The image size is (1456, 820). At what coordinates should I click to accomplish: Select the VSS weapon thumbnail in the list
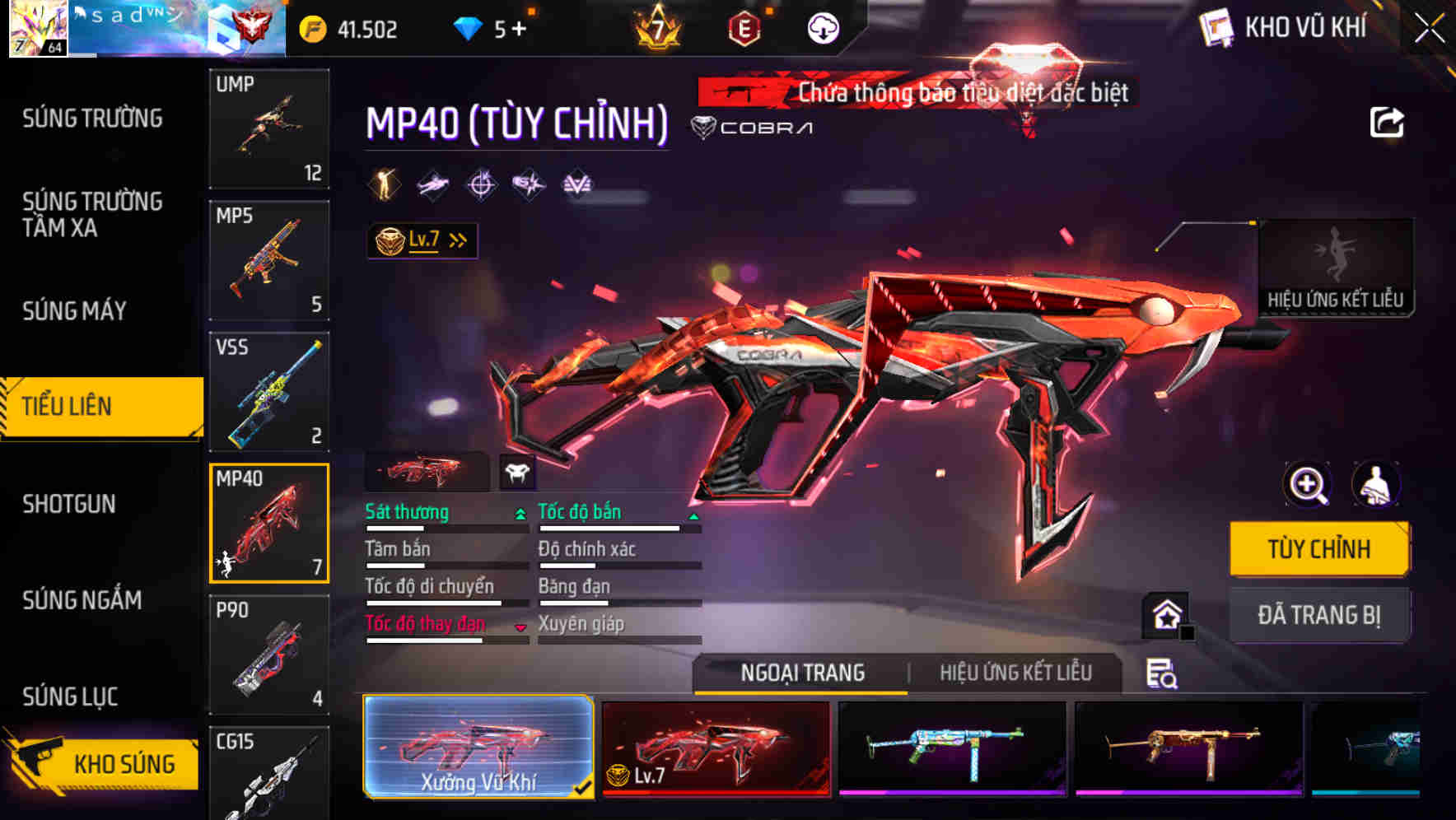pos(269,393)
